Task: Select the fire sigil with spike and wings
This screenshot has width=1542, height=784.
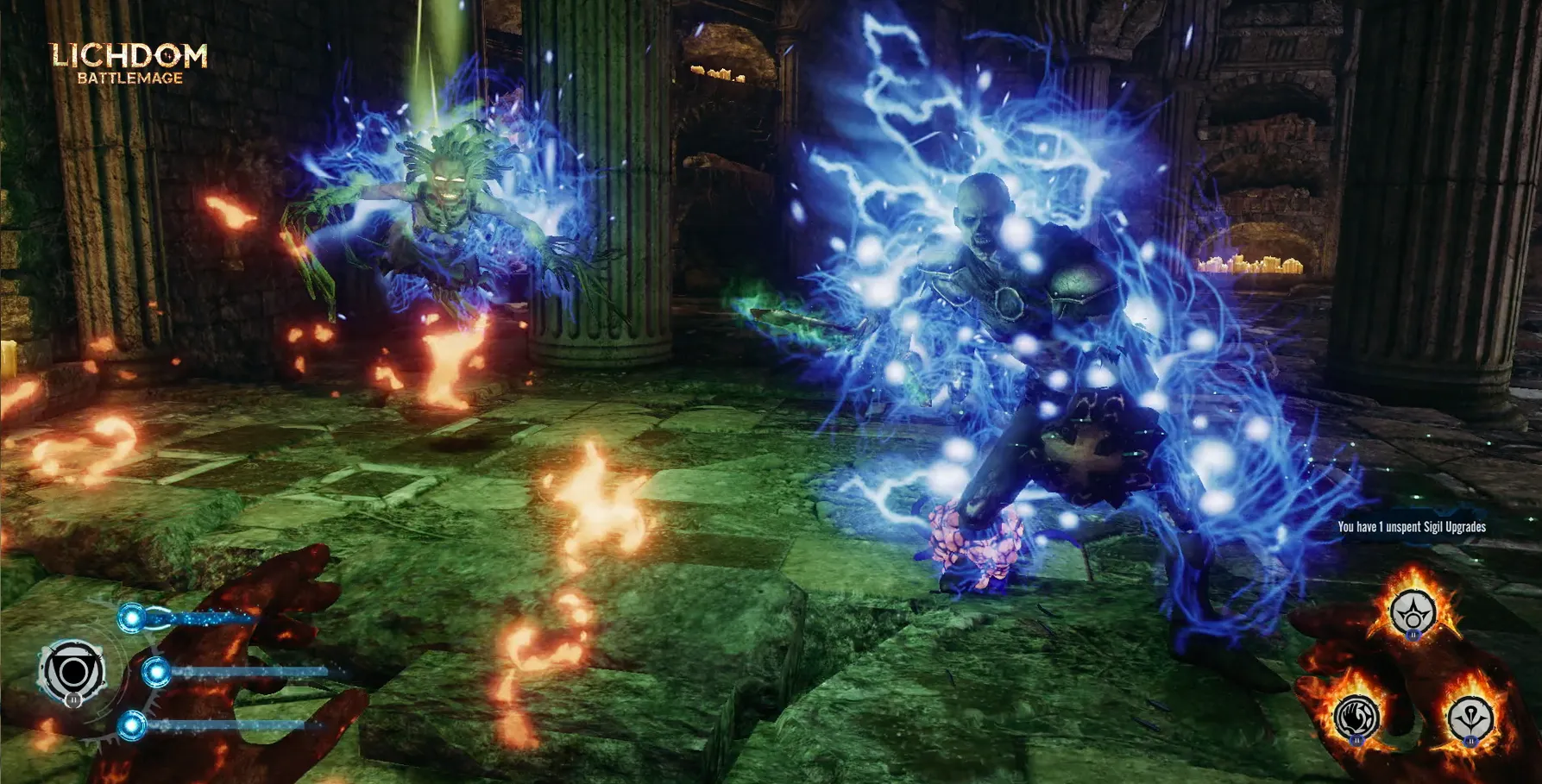Action: [x=1470, y=717]
